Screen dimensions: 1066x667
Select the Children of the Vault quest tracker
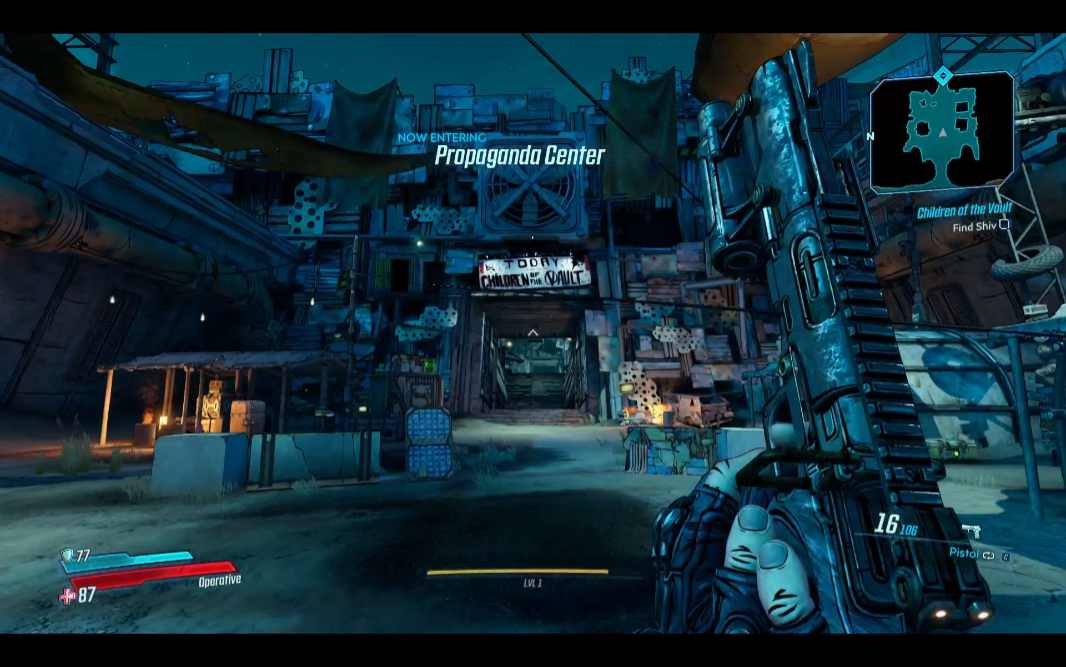click(964, 211)
